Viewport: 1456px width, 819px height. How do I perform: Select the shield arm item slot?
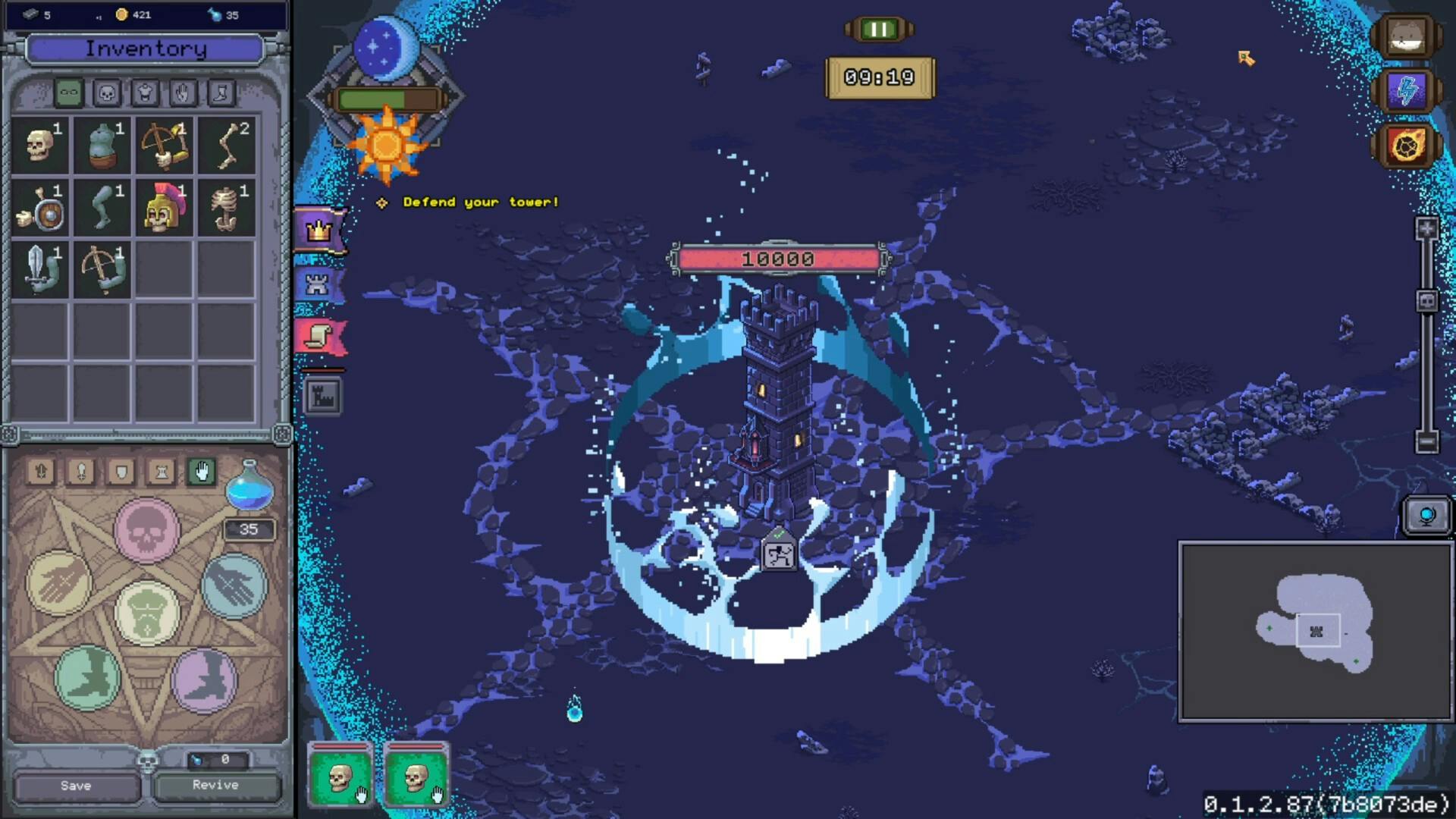[39, 207]
